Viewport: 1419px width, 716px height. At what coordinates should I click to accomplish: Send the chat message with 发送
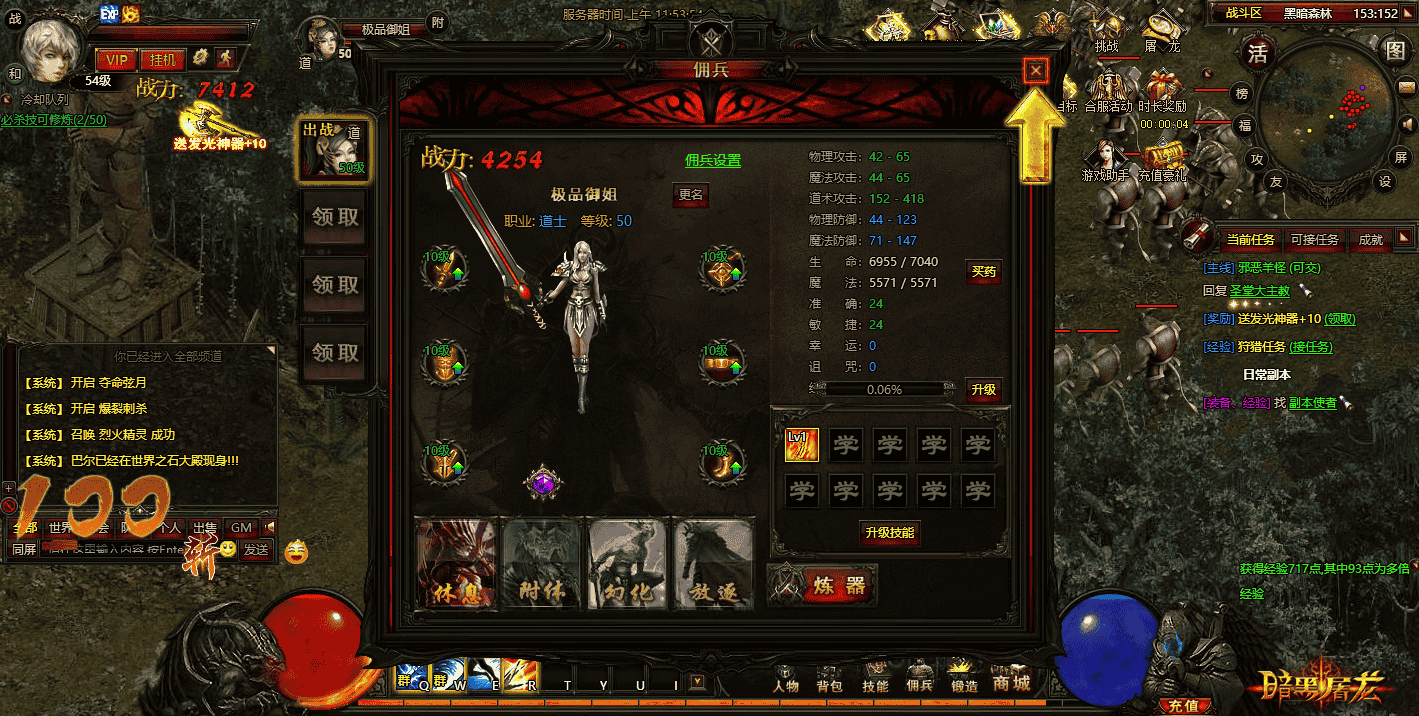[x=257, y=549]
